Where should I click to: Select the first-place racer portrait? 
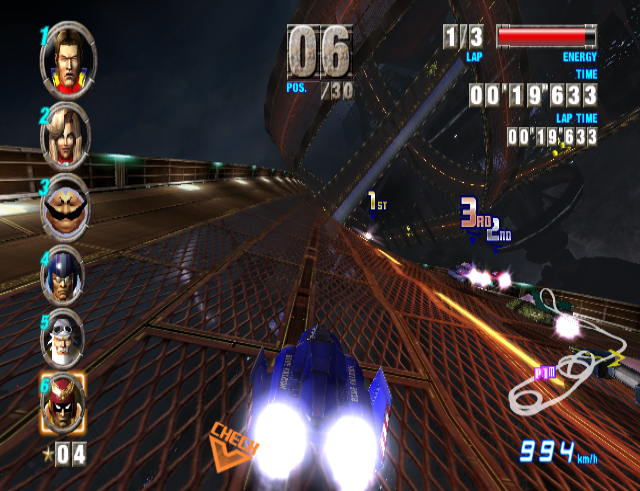(66, 62)
